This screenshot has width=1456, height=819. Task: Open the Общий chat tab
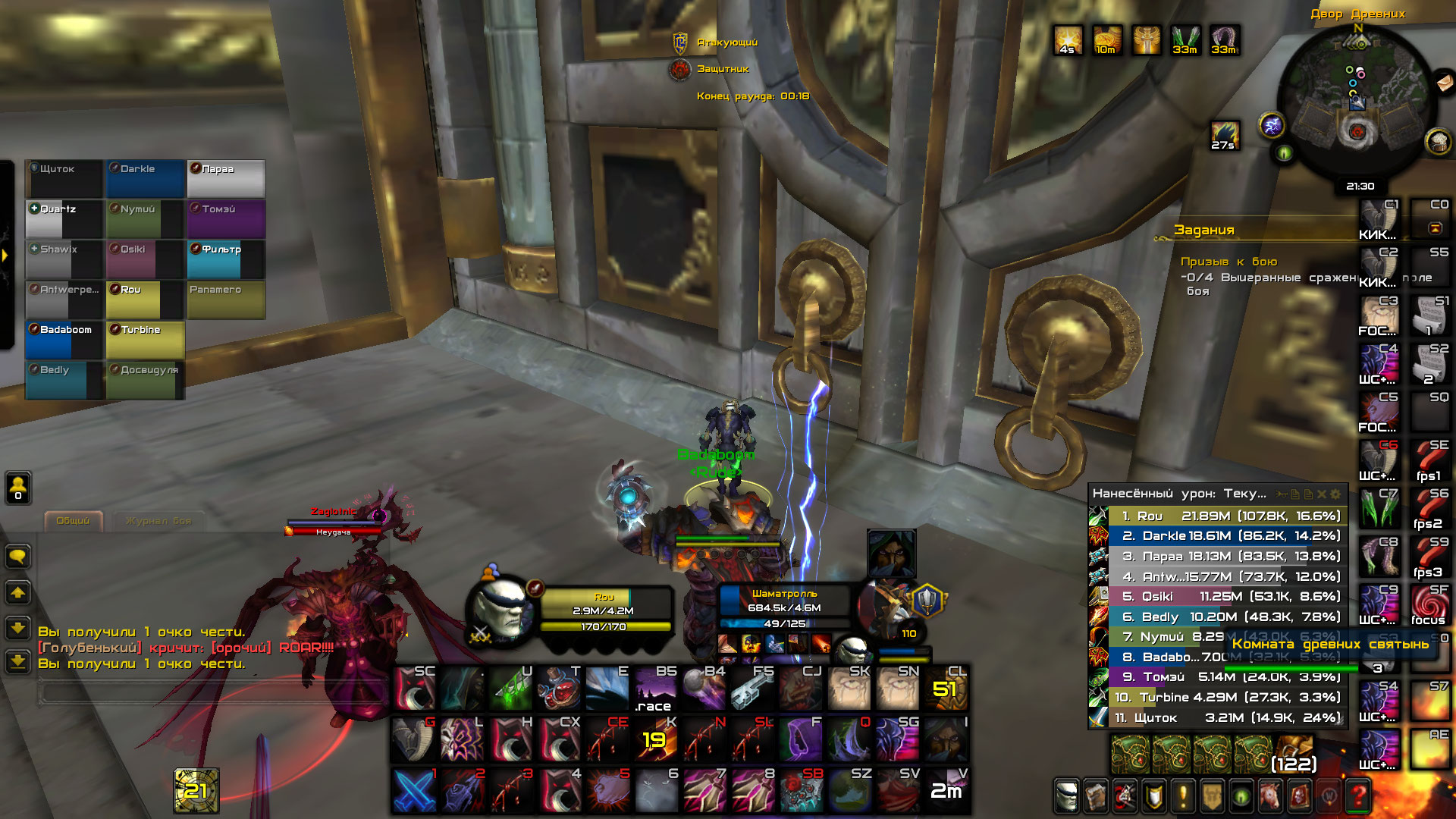click(73, 521)
